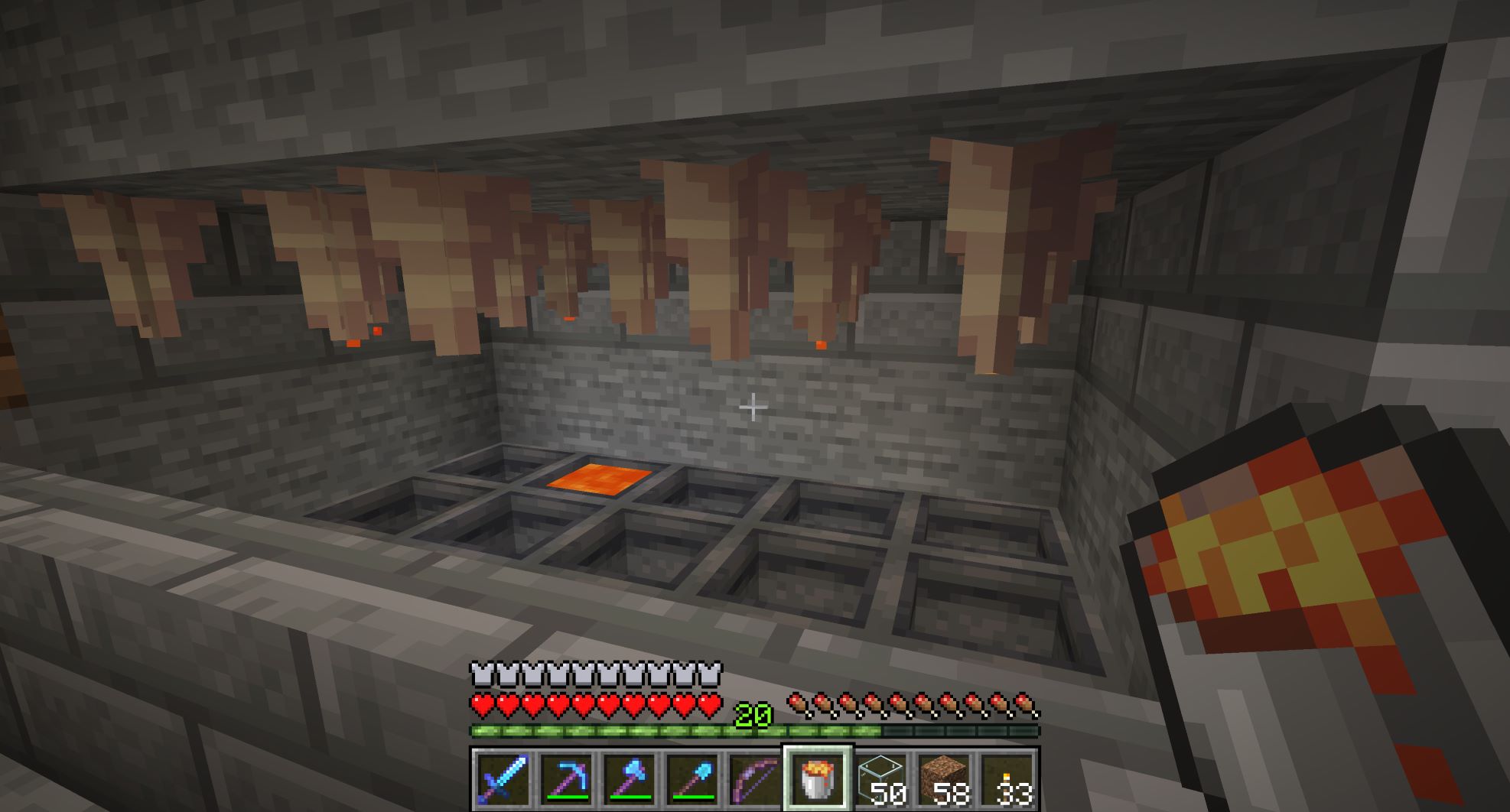Pick the torch stack in the hotbar

point(1007,778)
